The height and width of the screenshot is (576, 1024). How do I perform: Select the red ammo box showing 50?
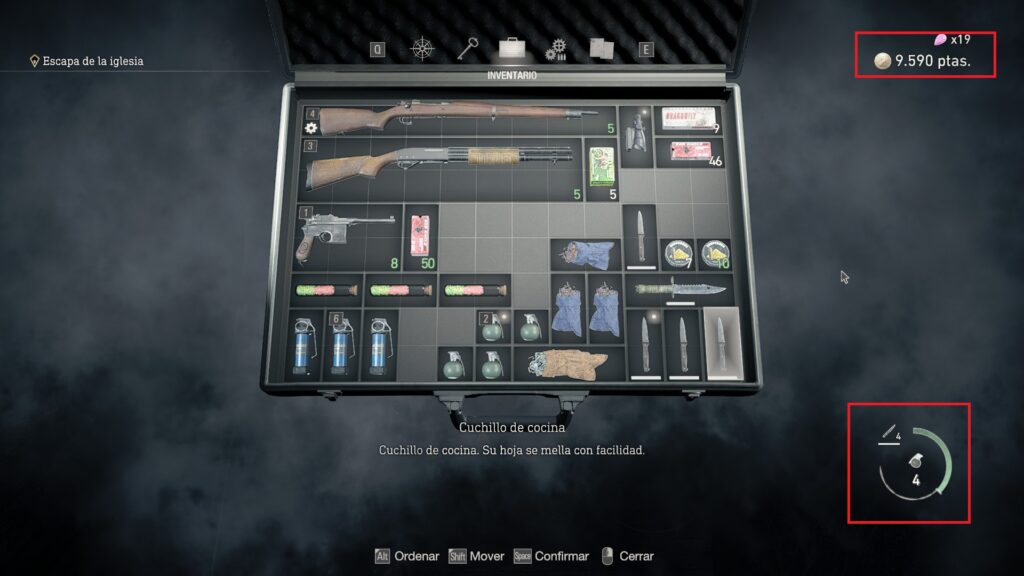[422, 237]
